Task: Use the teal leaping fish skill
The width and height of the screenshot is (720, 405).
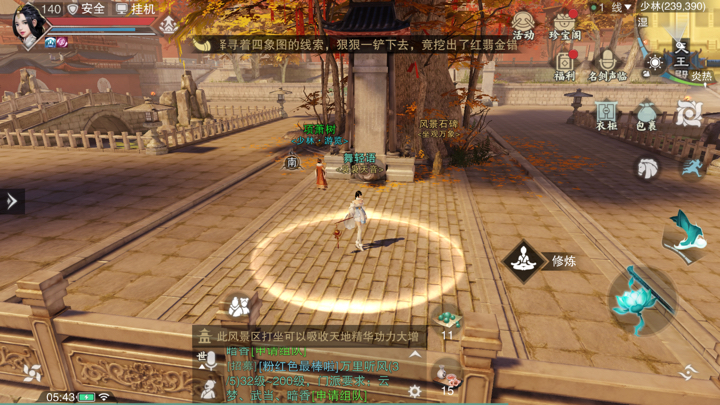Action: (x=684, y=232)
